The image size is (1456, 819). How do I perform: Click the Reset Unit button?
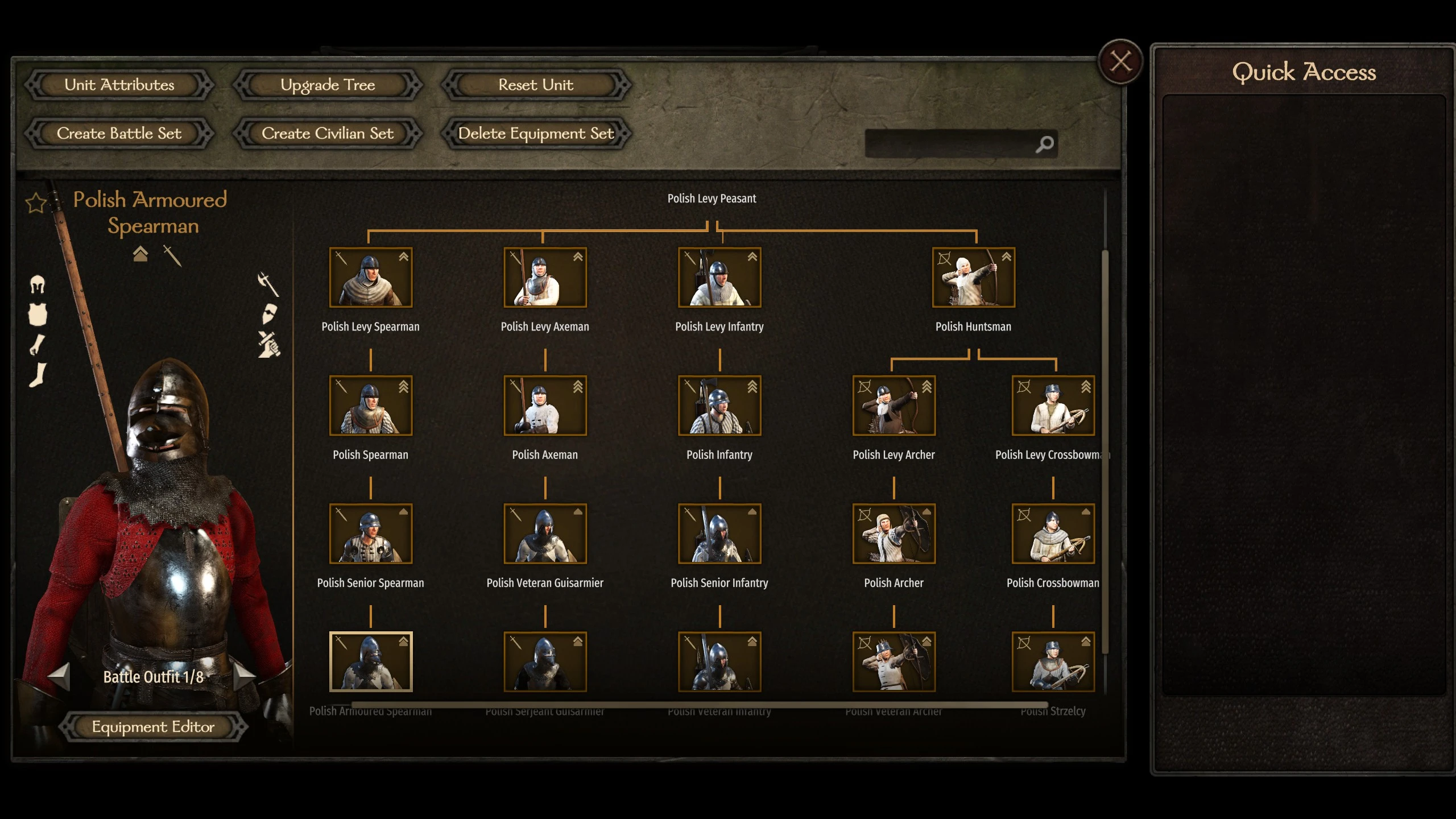[x=536, y=85]
